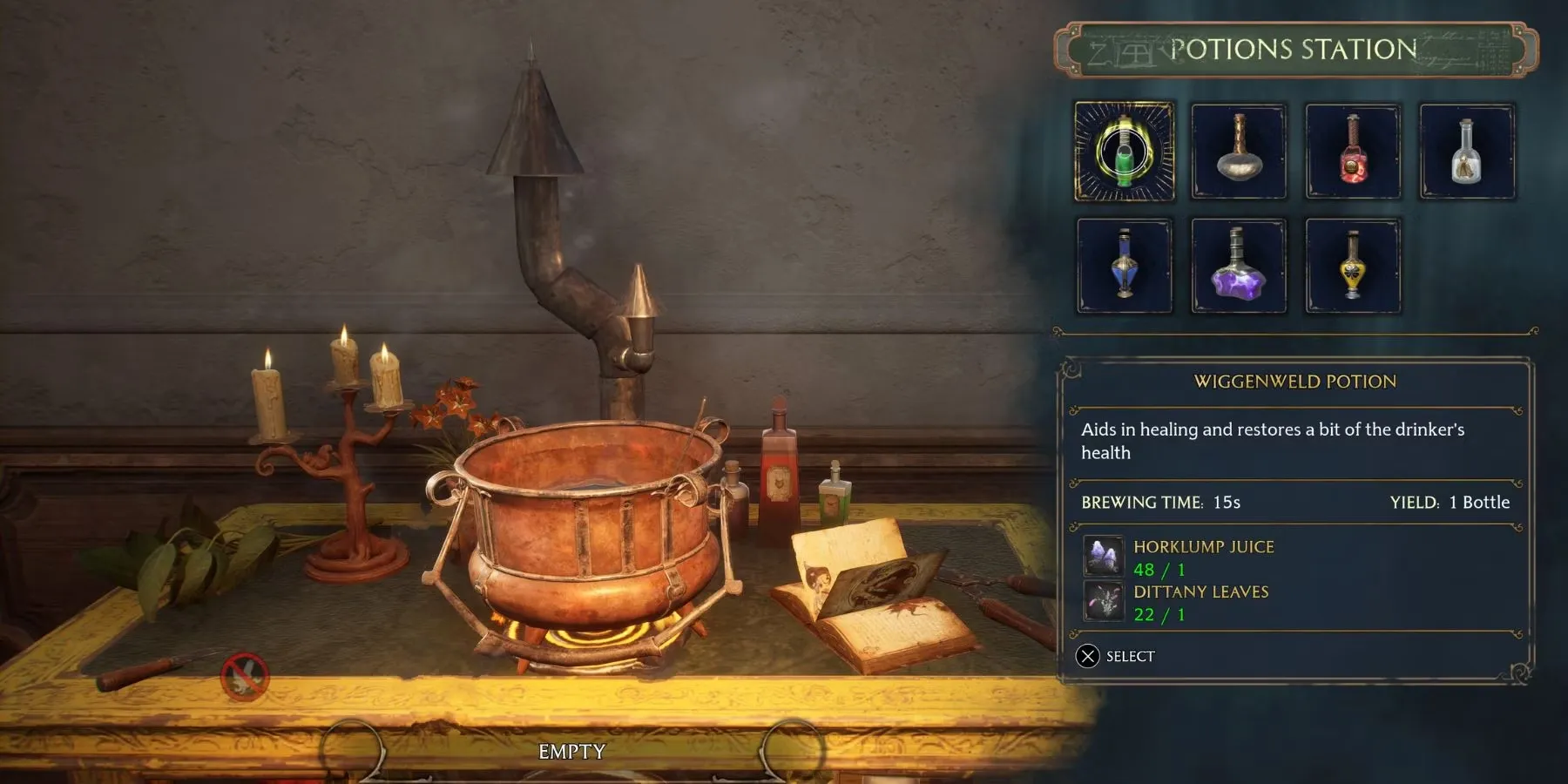Select the purple Thunderbrew Potion recipe

(1239, 266)
